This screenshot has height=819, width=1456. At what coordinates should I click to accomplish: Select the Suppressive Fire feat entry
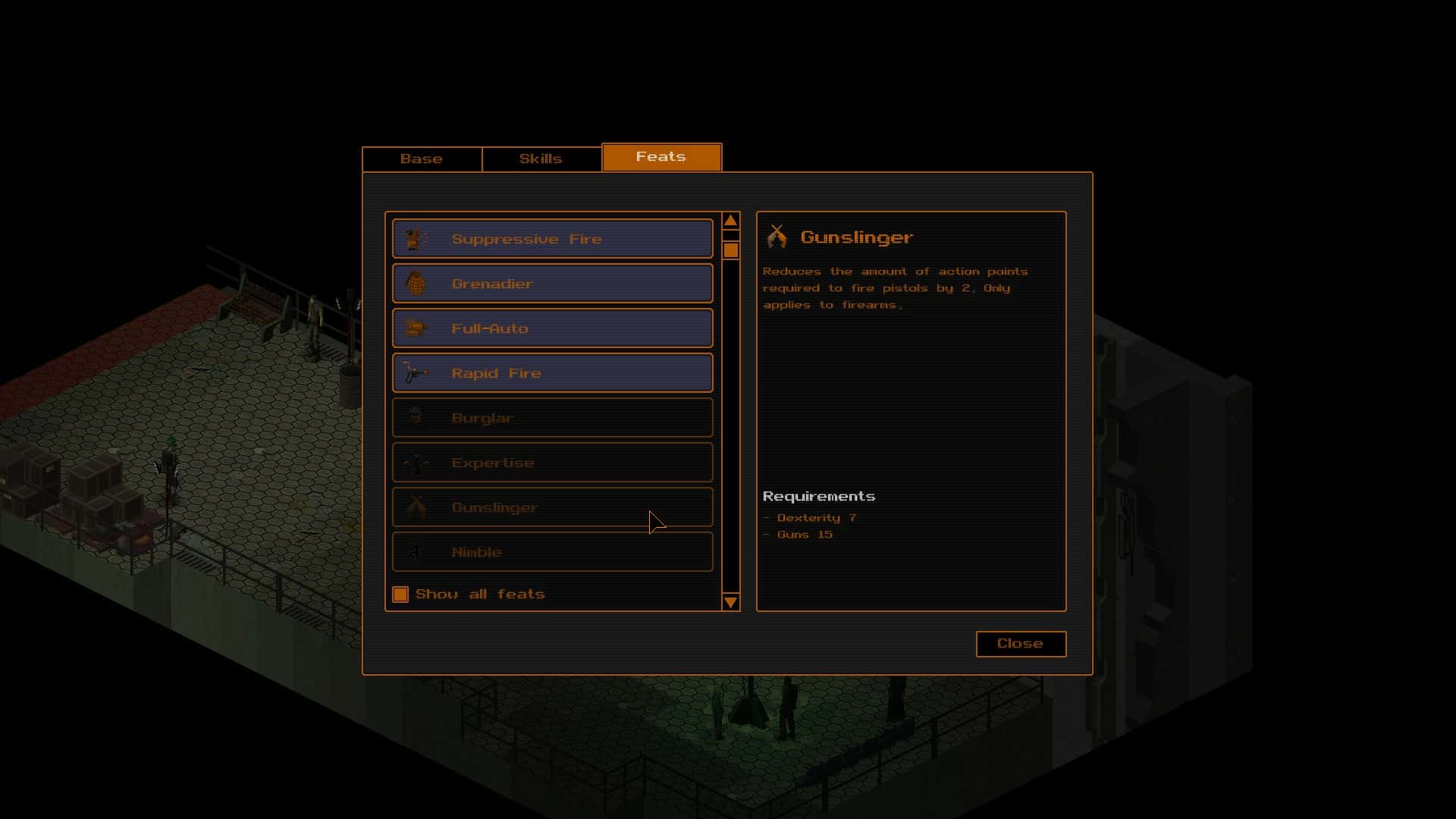coord(552,238)
